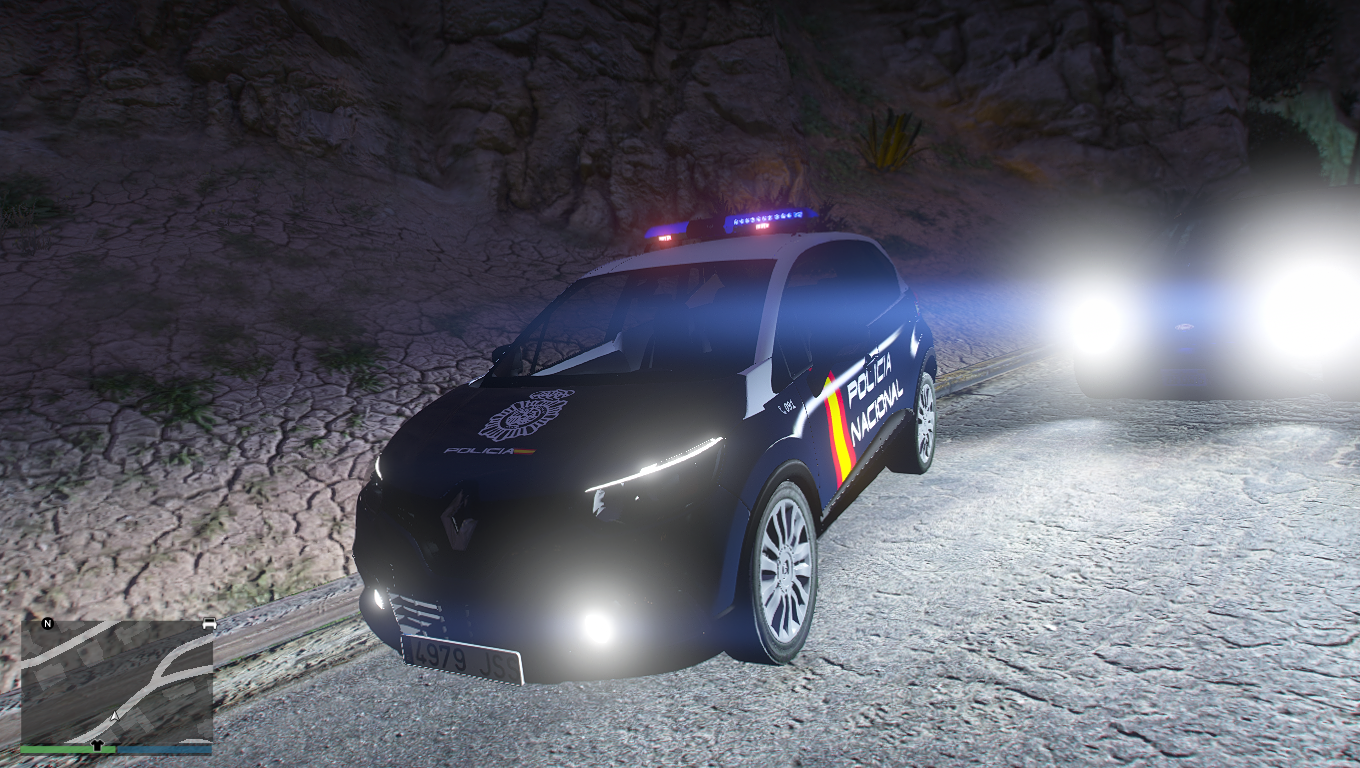
Task: Click the minimap in the corner
Action: [x=116, y=682]
